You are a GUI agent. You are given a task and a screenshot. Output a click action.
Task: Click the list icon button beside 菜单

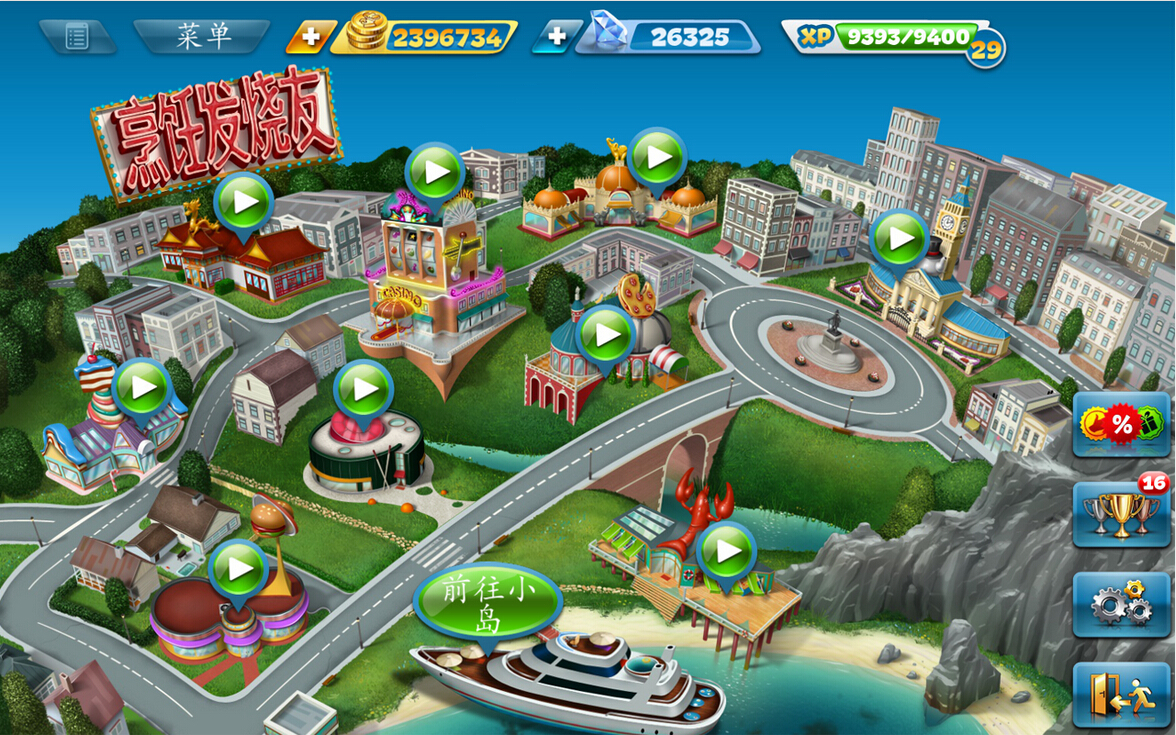(78, 37)
